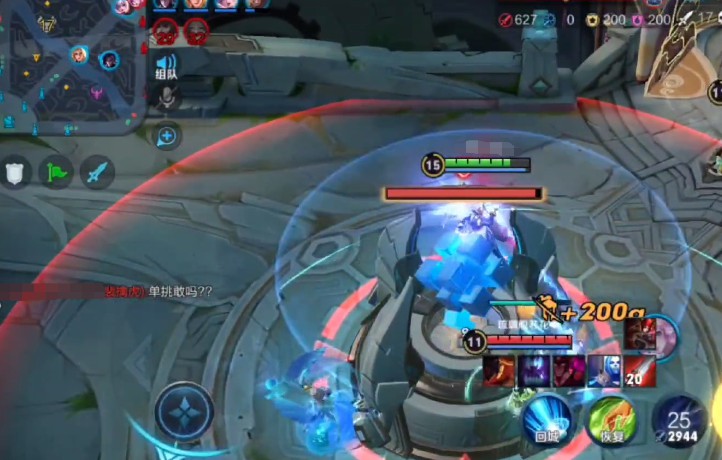Select the pale blue-haired hero portrait item slot
This screenshot has width=722, height=460.
click(x=604, y=371)
